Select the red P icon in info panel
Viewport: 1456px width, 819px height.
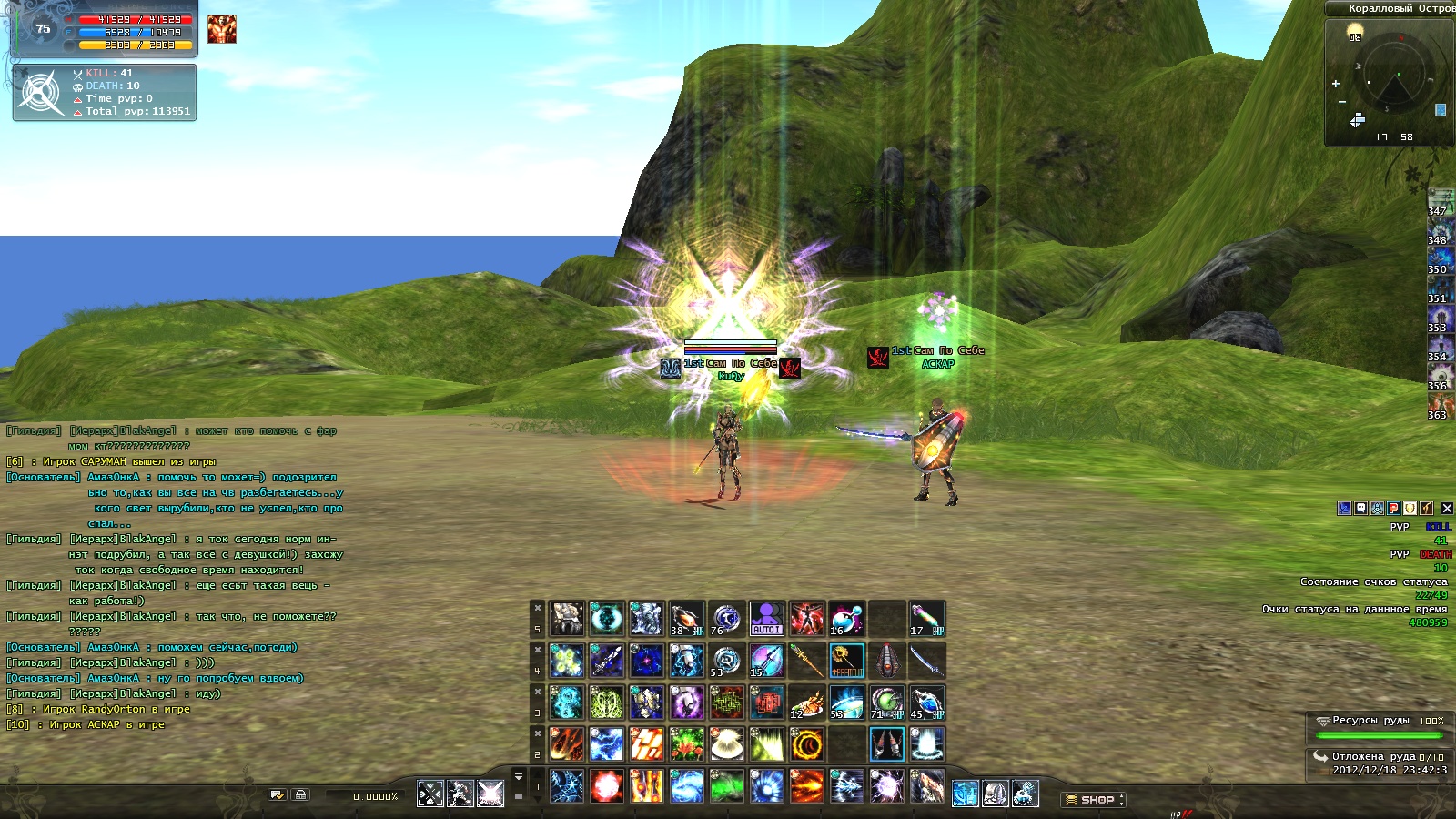click(x=1393, y=509)
